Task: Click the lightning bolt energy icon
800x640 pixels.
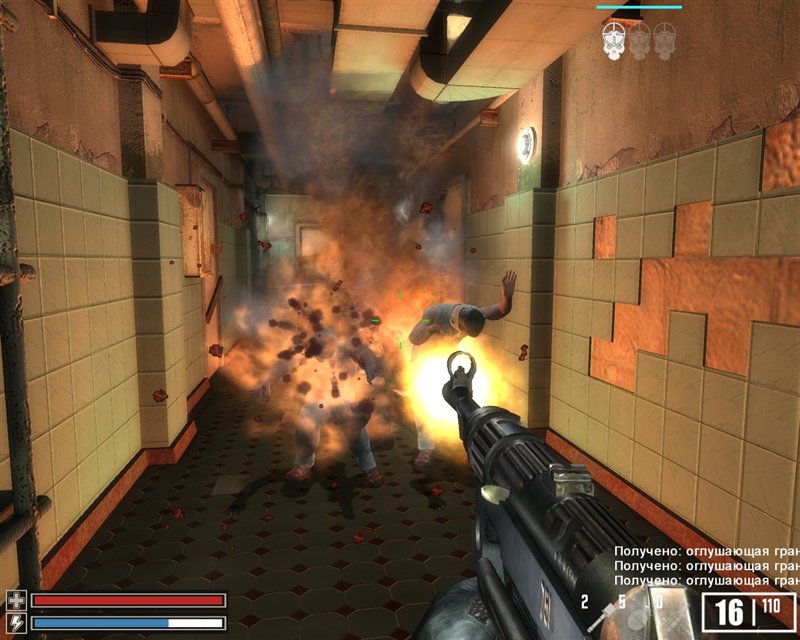Action: pos(15,623)
